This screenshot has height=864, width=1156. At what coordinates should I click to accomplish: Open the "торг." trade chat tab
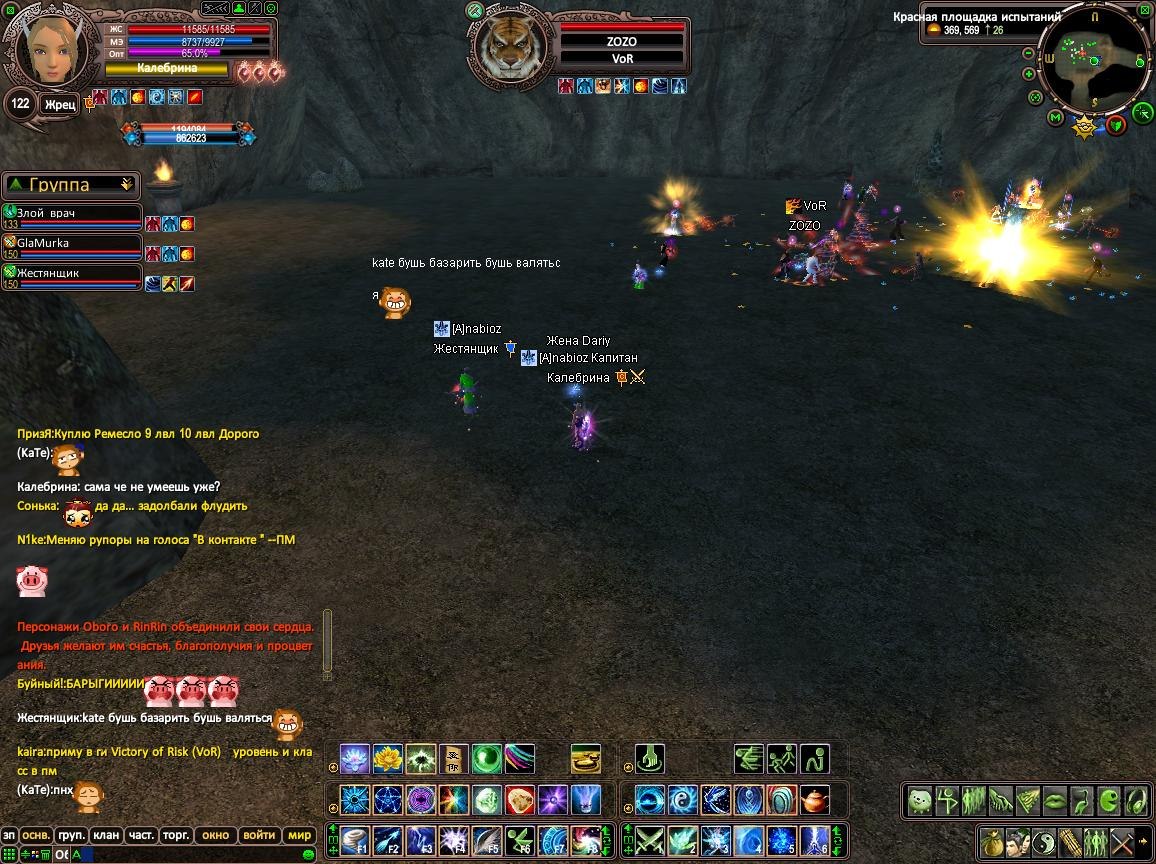(x=175, y=835)
